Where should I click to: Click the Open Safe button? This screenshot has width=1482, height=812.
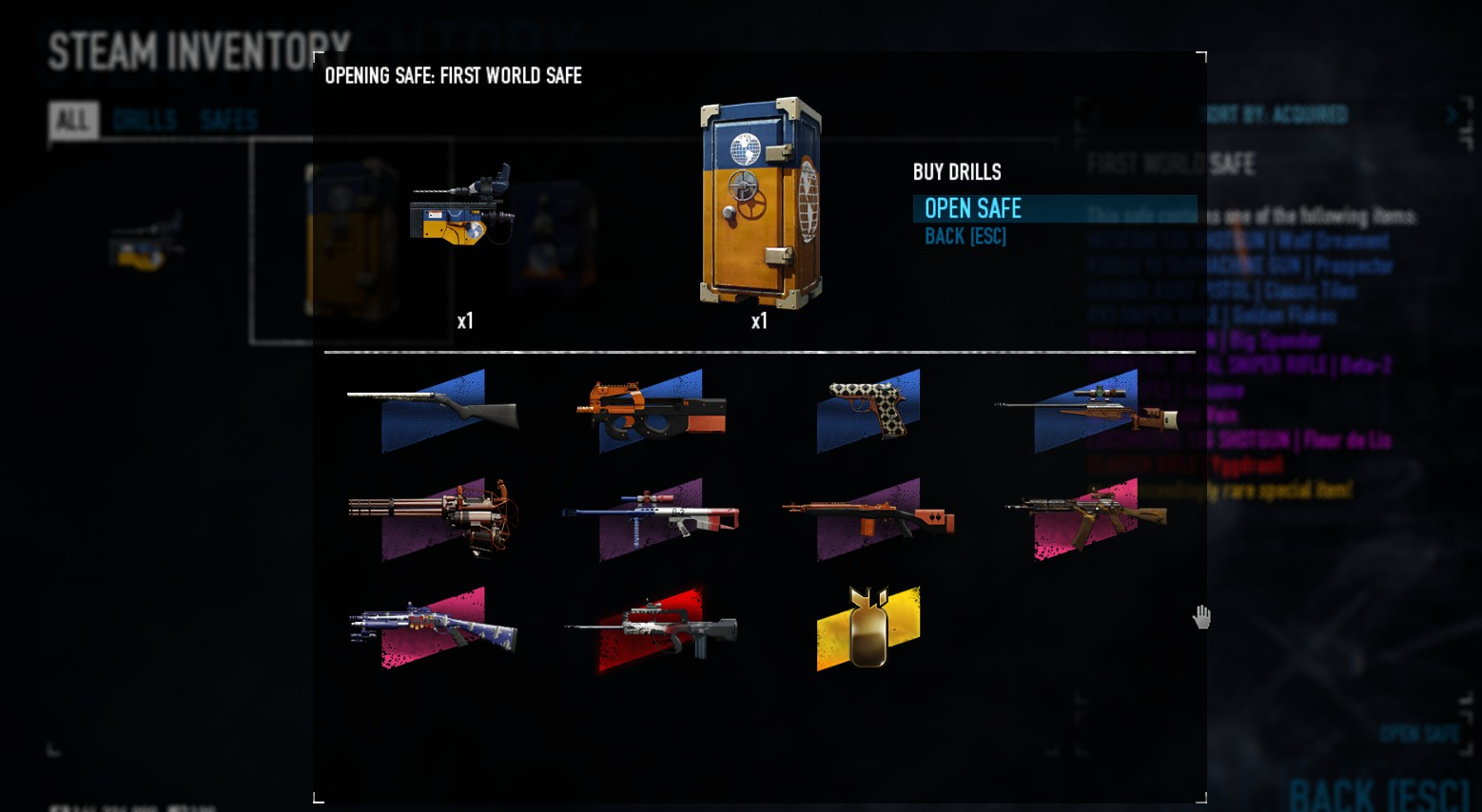pos(973,208)
